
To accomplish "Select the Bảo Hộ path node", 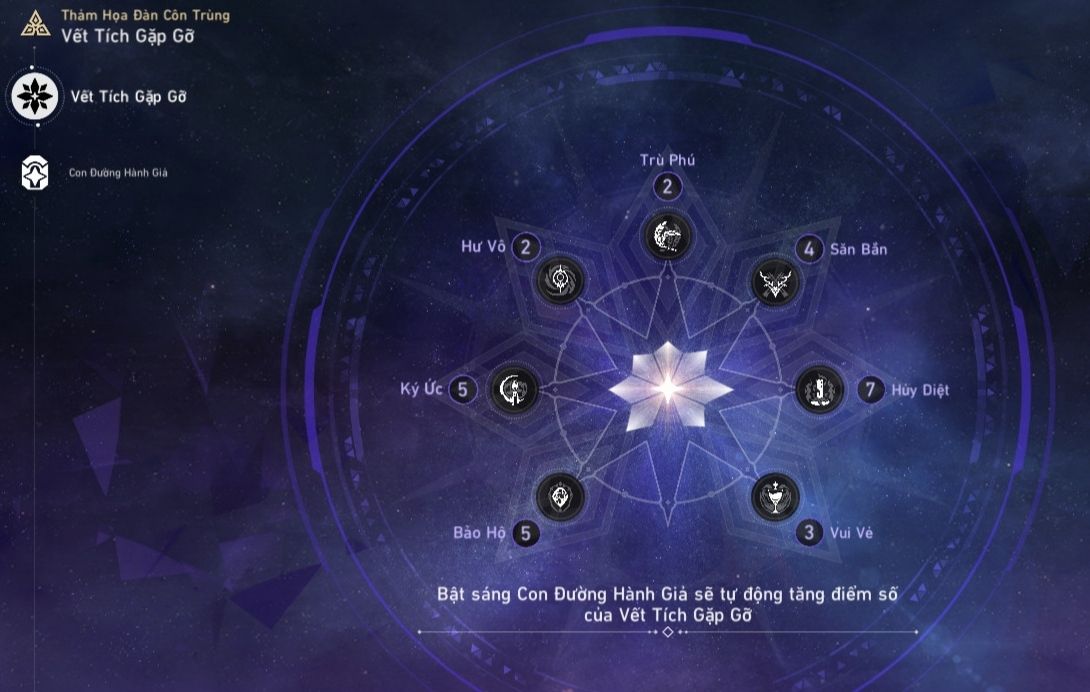I will click(x=559, y=496).
